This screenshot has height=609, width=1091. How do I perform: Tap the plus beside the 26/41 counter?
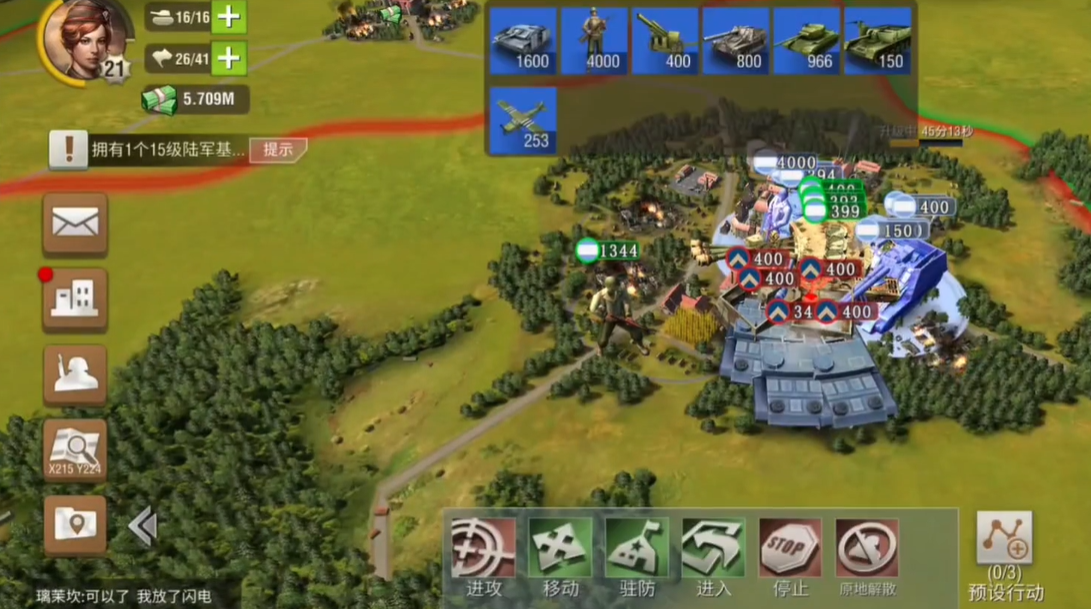pyautogui.click(x=229, y=58)
